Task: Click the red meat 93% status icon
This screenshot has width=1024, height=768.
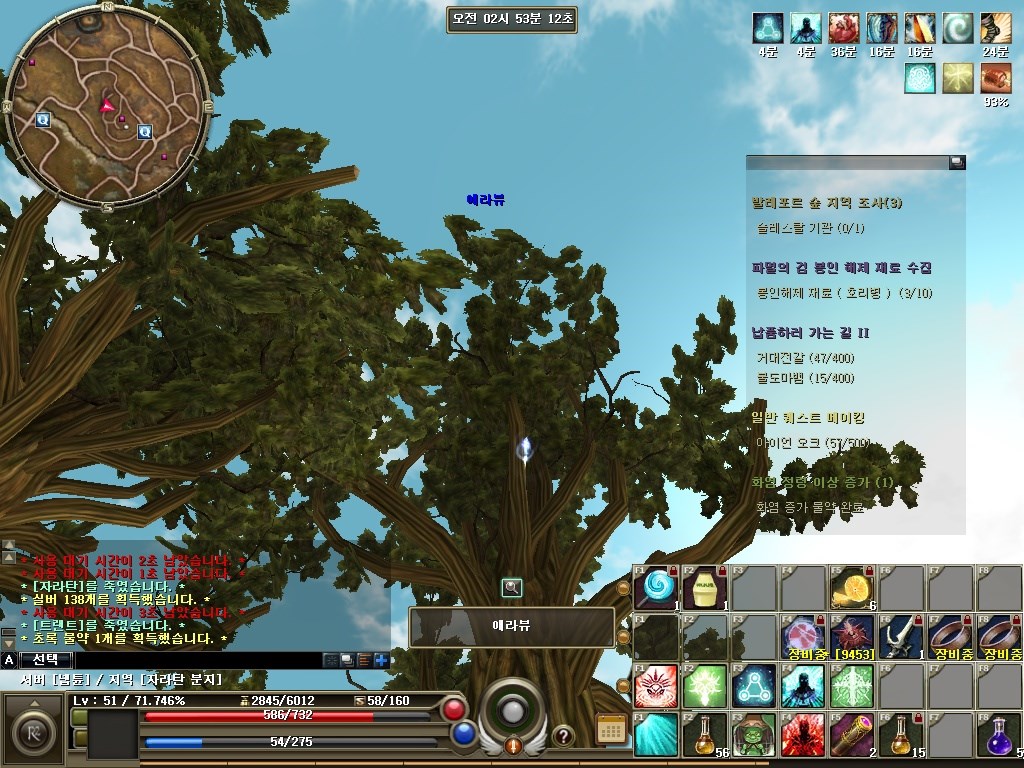Action: click(x=995, y=78)
